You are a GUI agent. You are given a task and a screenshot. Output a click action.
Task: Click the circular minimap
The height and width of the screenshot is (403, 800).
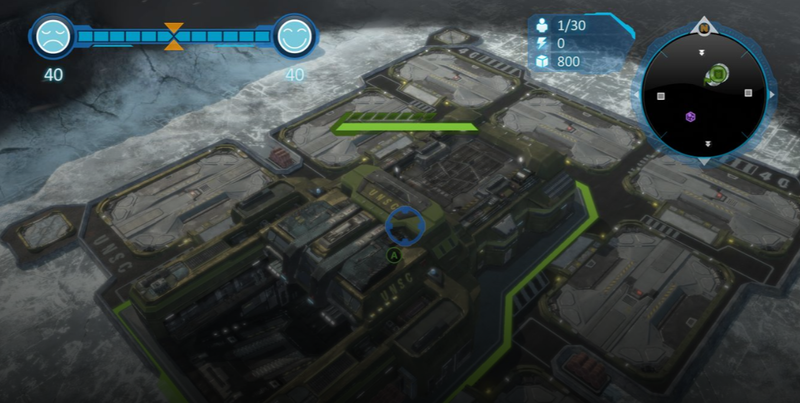coord(704,93)
